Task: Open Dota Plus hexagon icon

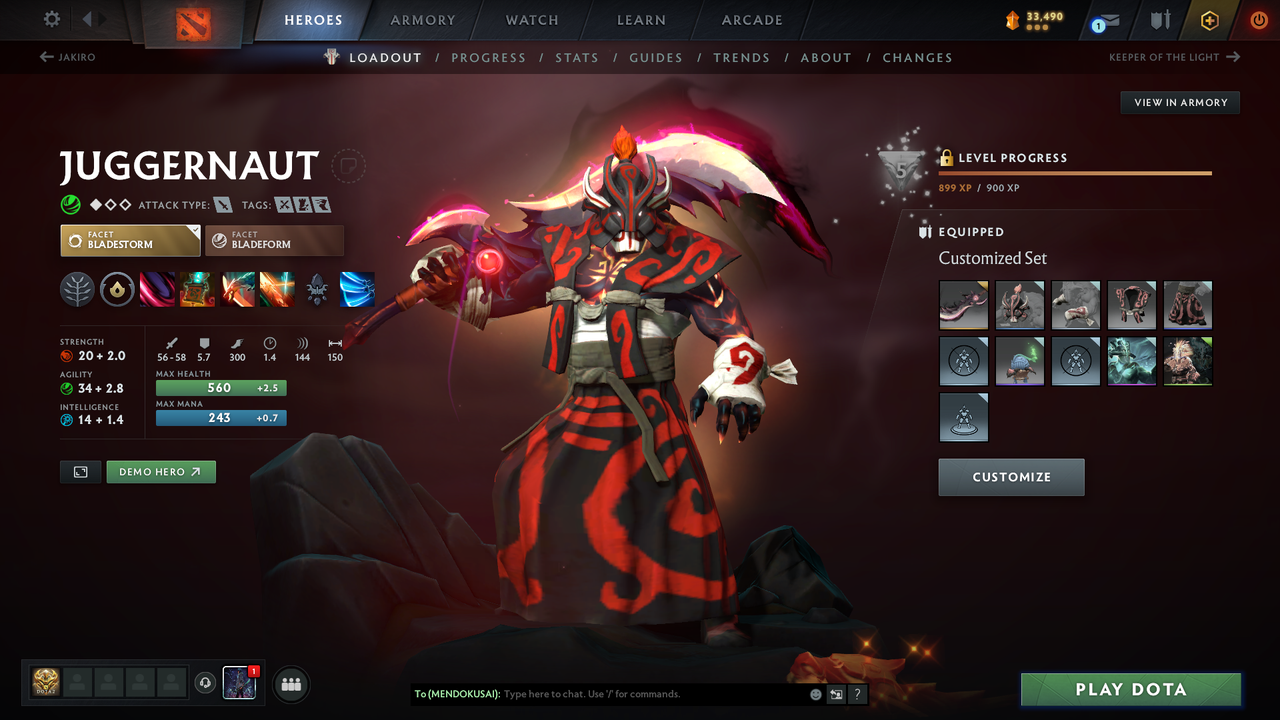Action: coord(1209,20)
